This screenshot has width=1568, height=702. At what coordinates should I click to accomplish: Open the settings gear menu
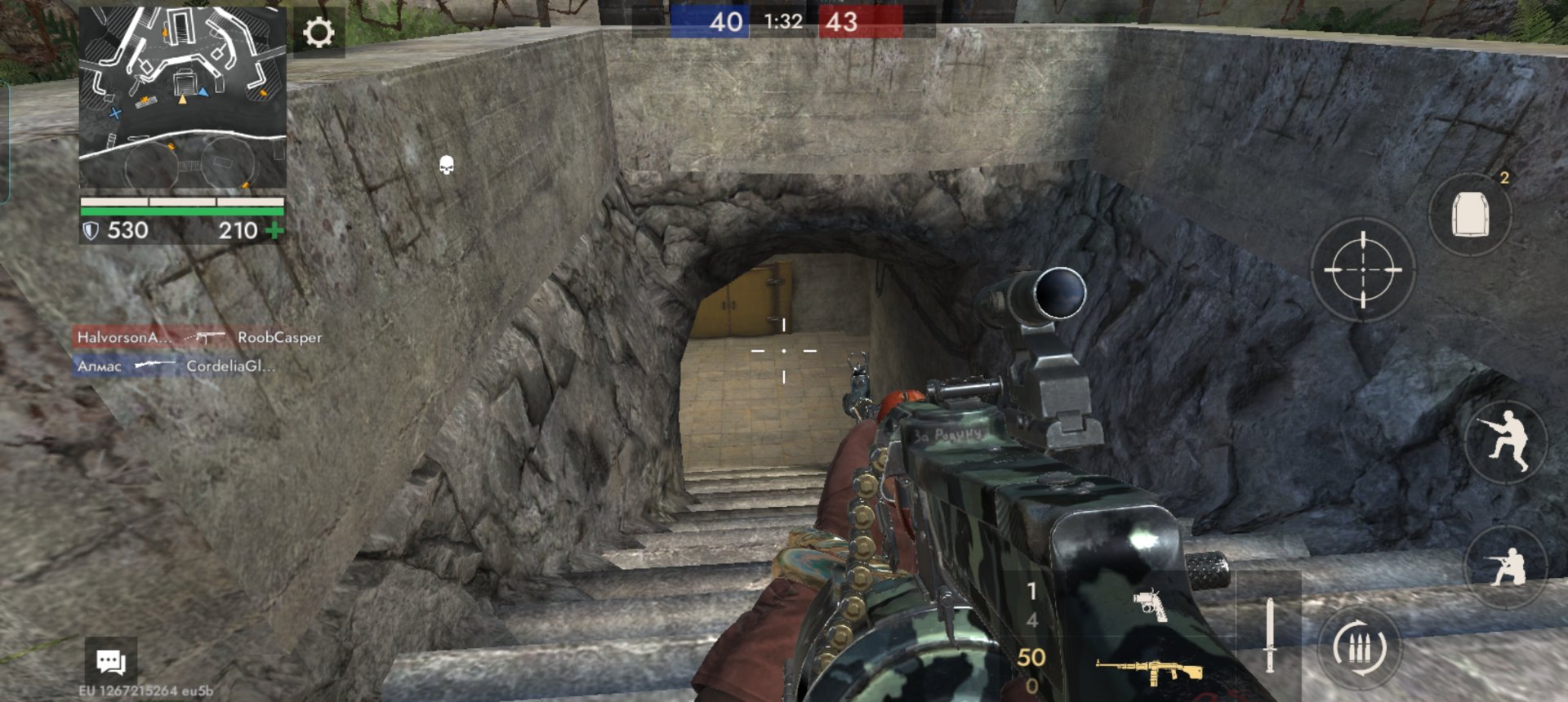[318, 33]
